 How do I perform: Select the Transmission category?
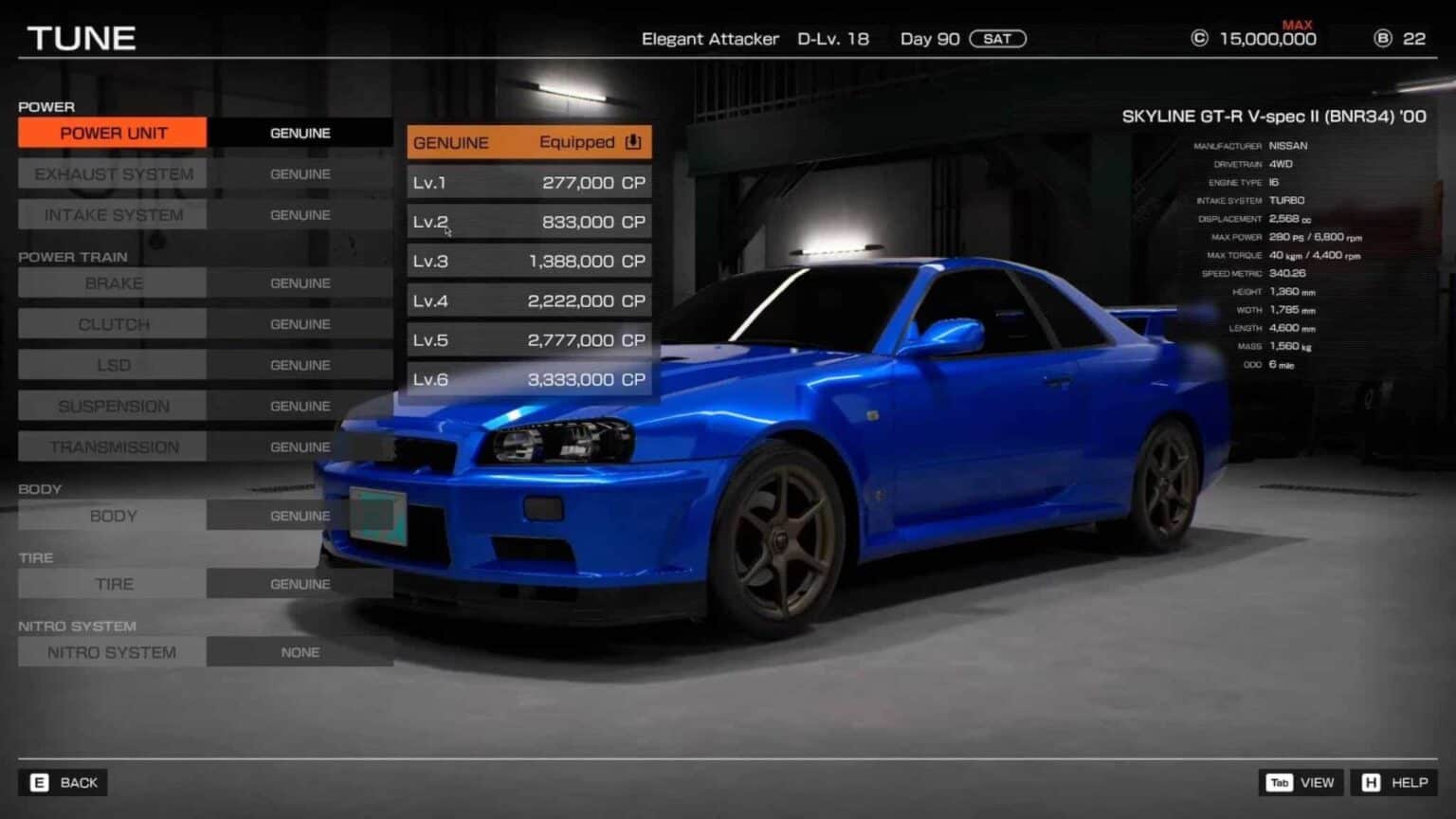[x=113, y=446]
